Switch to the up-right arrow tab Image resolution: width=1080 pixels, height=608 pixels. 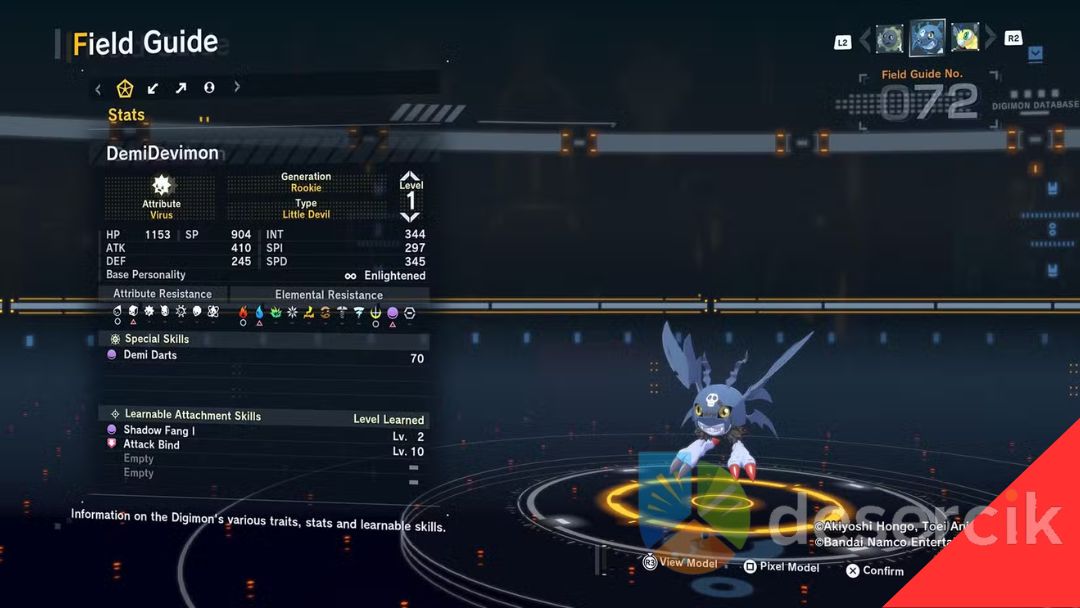tap(181, 88)
